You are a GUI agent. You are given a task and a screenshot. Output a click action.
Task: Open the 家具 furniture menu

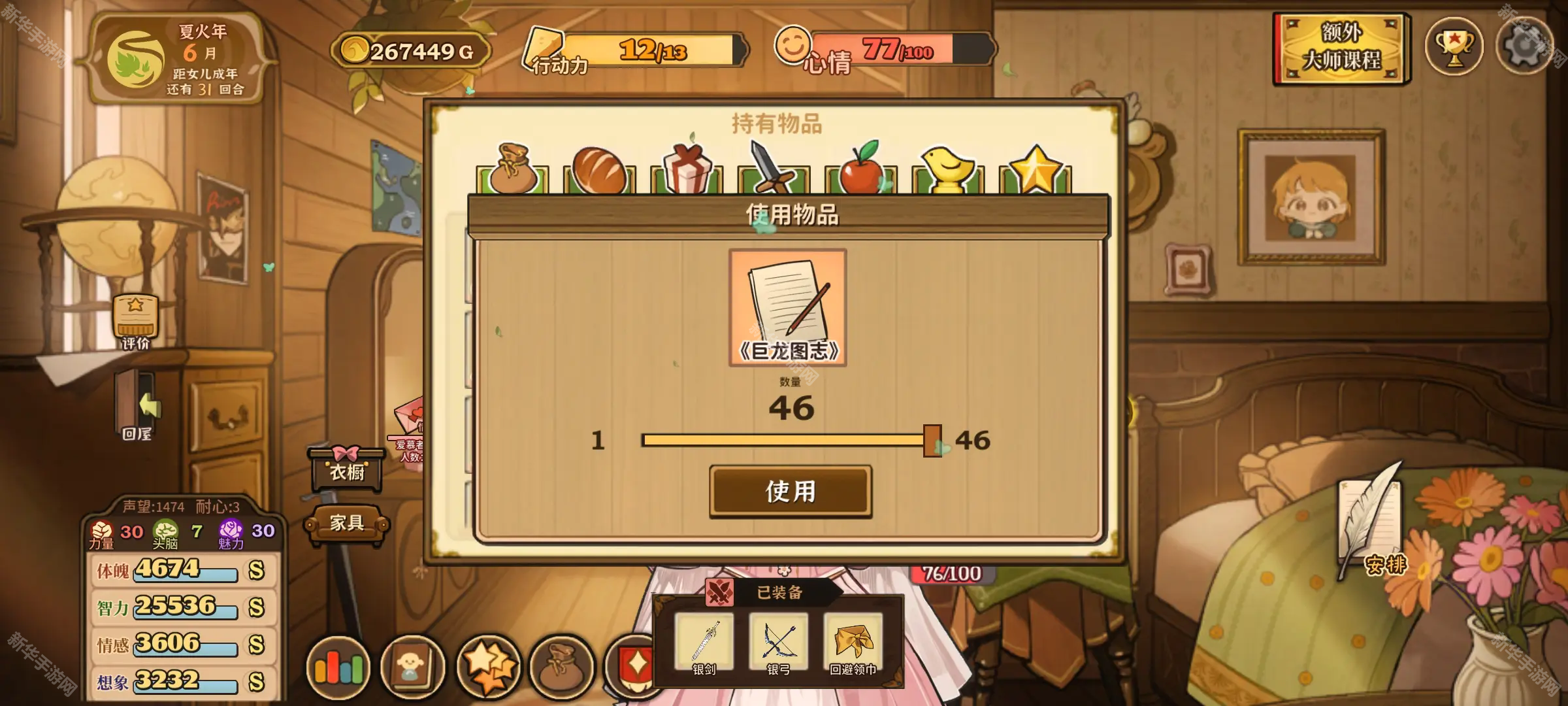pos(346,523)
